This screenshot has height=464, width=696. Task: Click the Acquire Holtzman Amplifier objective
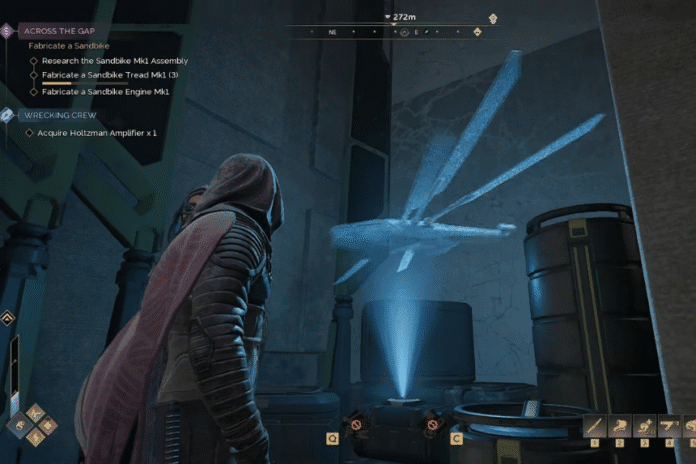click(97, 133)
